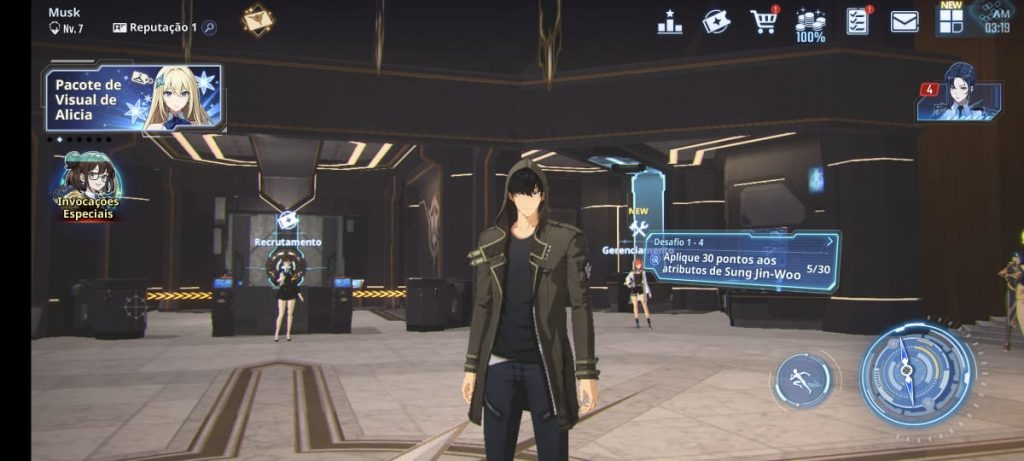
Task: Show the rankings podium icon
Action: pyautogui.click(x=670, y=22)
